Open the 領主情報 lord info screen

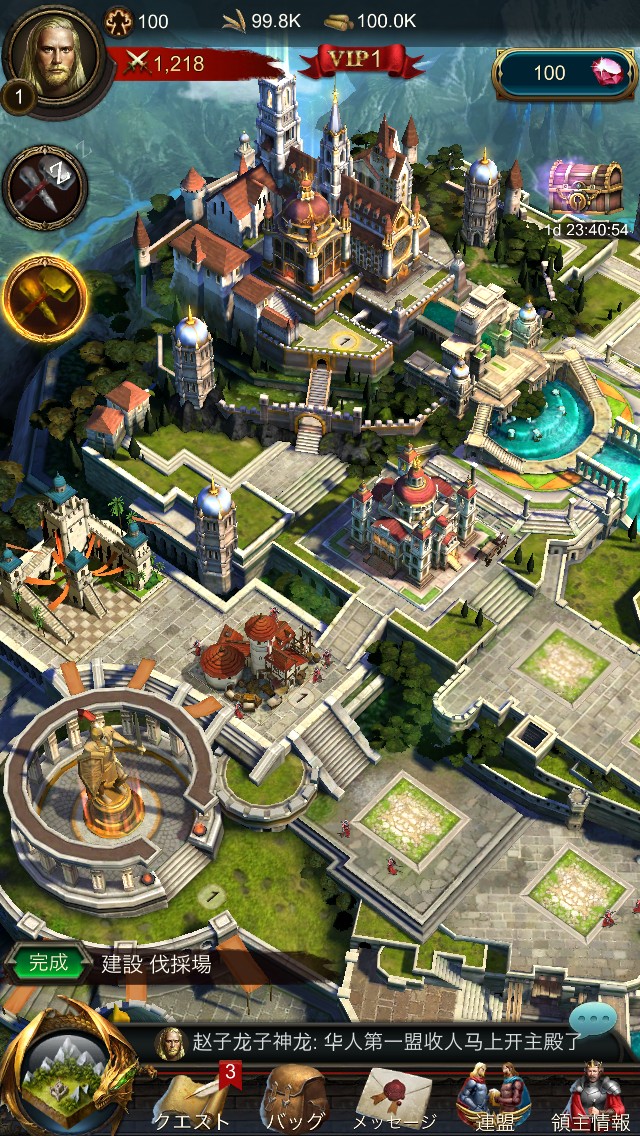tap(594, 1099)
